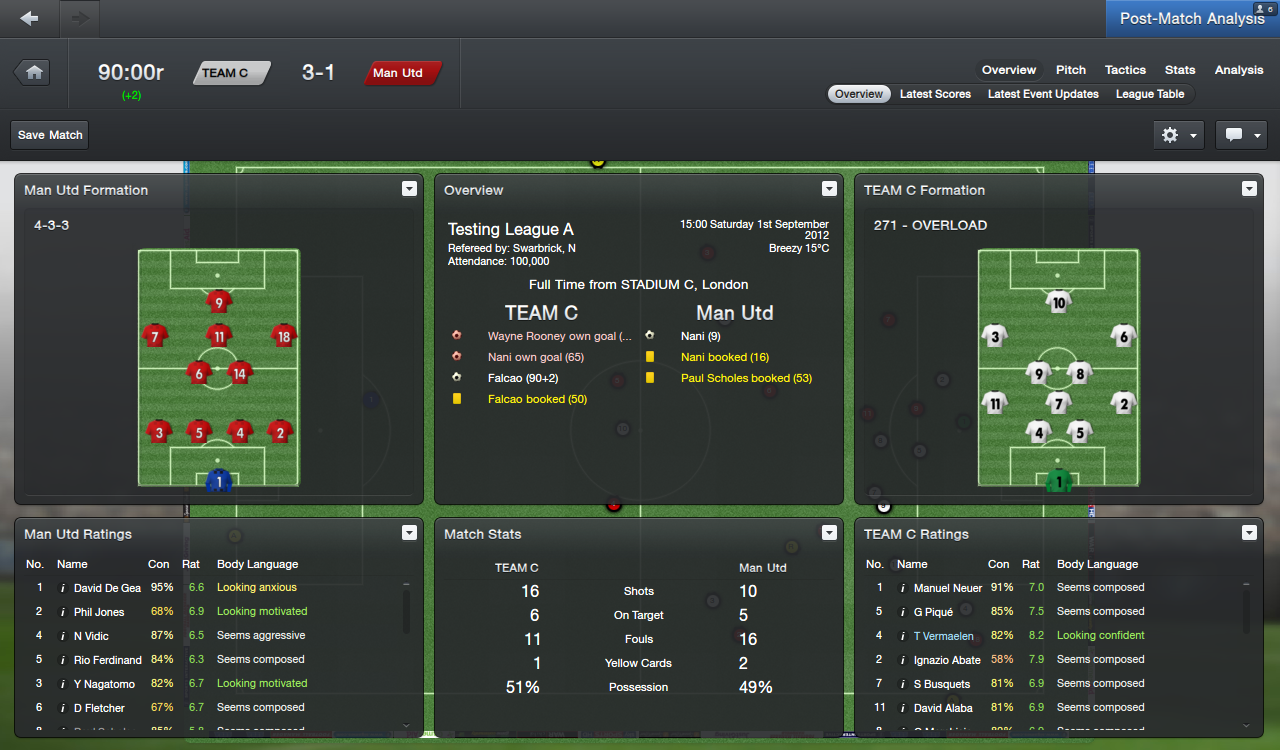The height and width of the screenshot is (750, 1280).
Task: Click the goal icon beside Wayne Rooney own goal
Action: click(456, 335)
